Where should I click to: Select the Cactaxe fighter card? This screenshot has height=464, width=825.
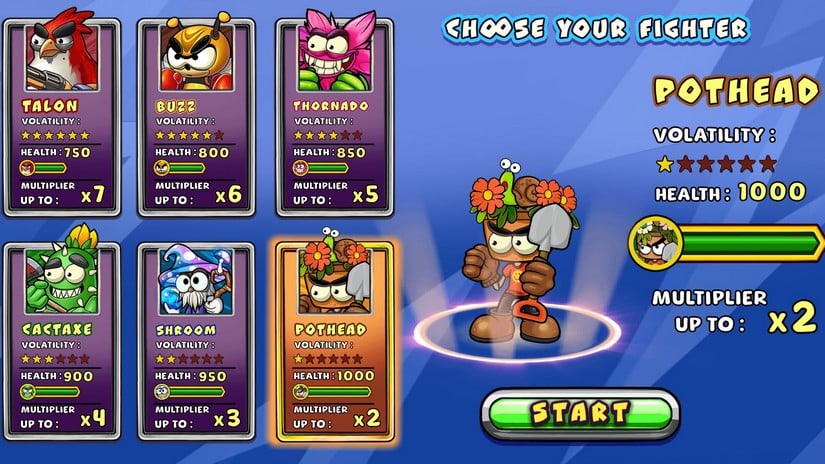coord(62,340)
